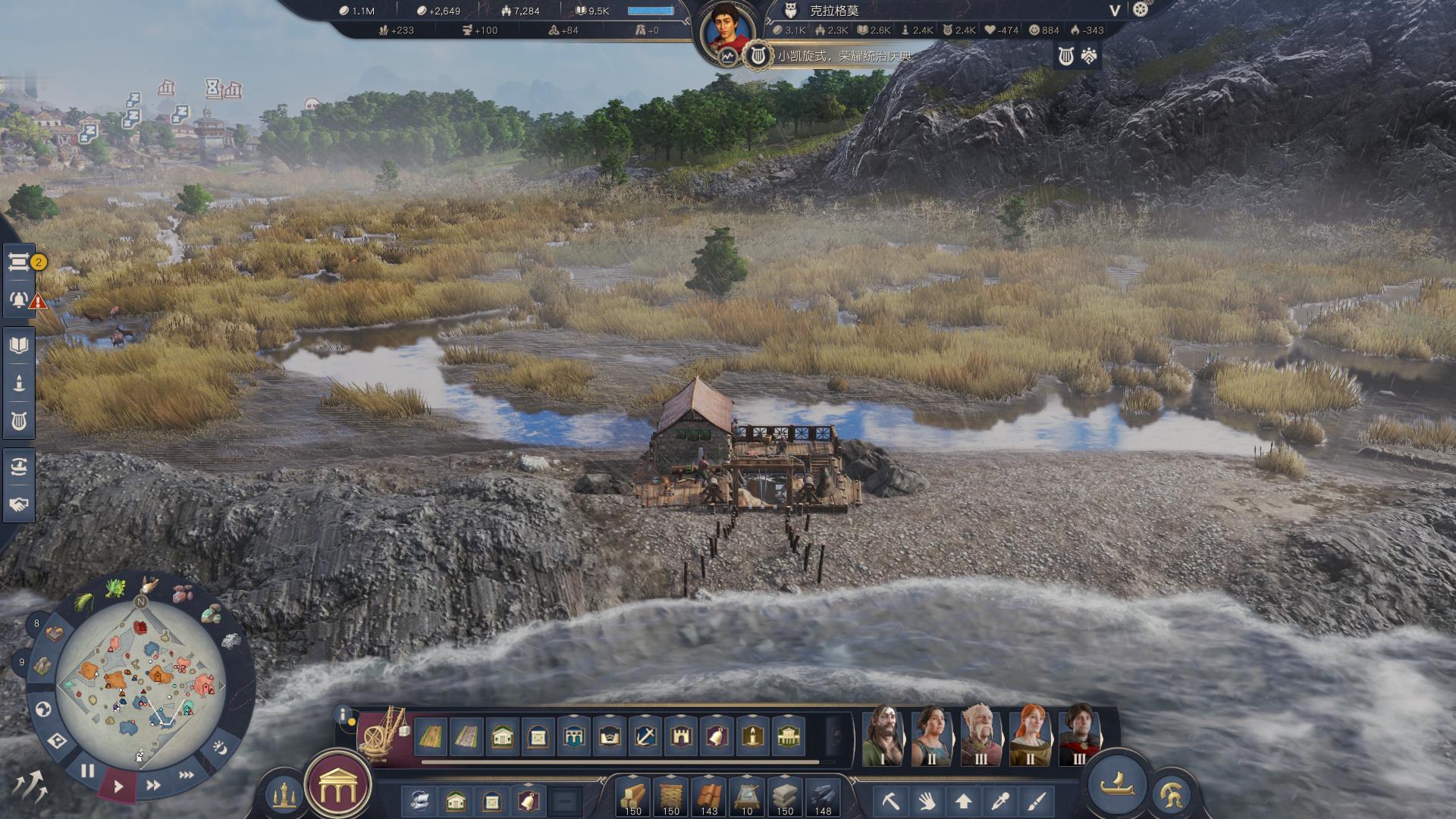Choose the anchor harbor building category
This screenshot has height=819, width=1456.
pyautogui.click(x=645, y=736)
